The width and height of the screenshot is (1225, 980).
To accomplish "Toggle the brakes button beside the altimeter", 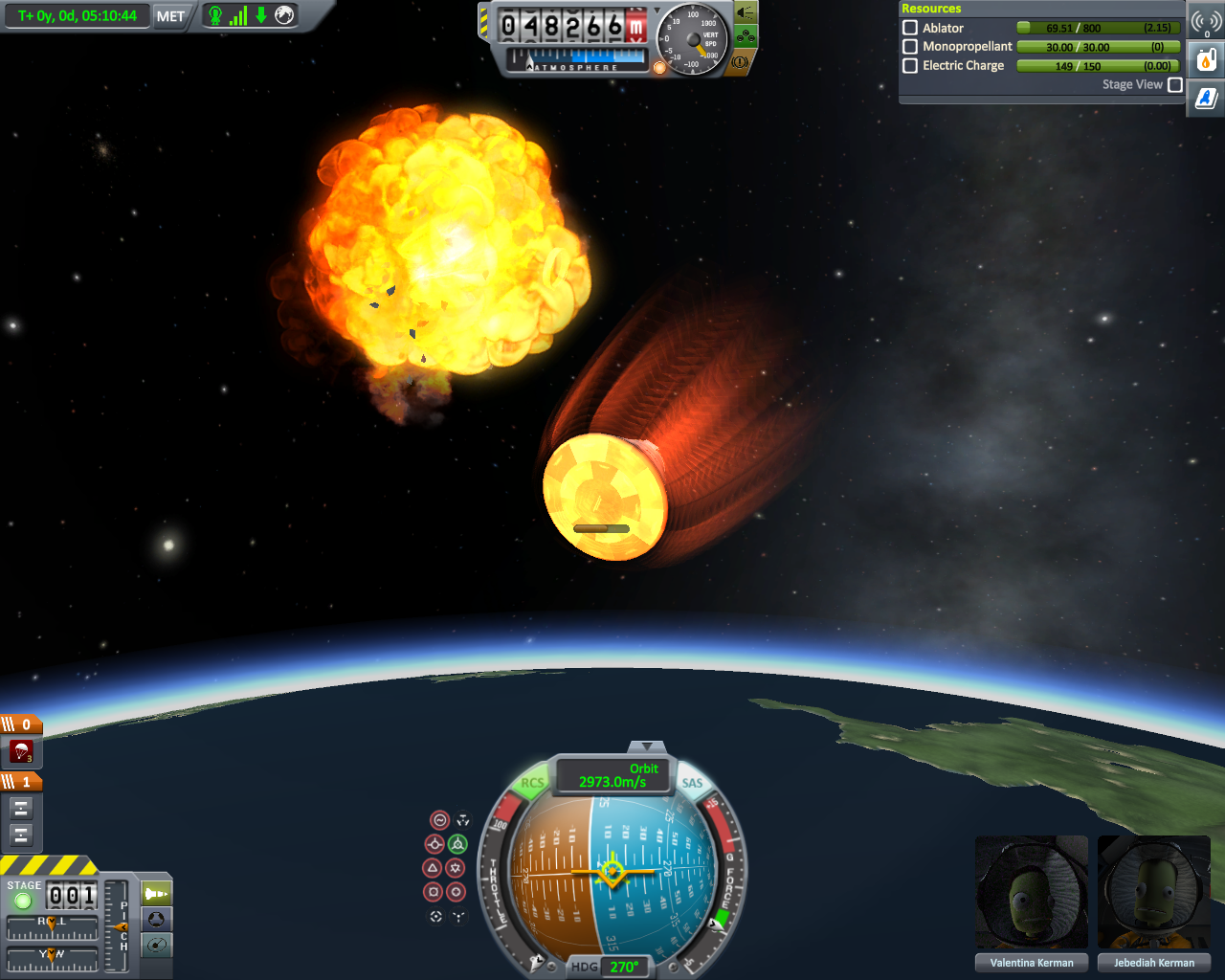I will point(740,62).
